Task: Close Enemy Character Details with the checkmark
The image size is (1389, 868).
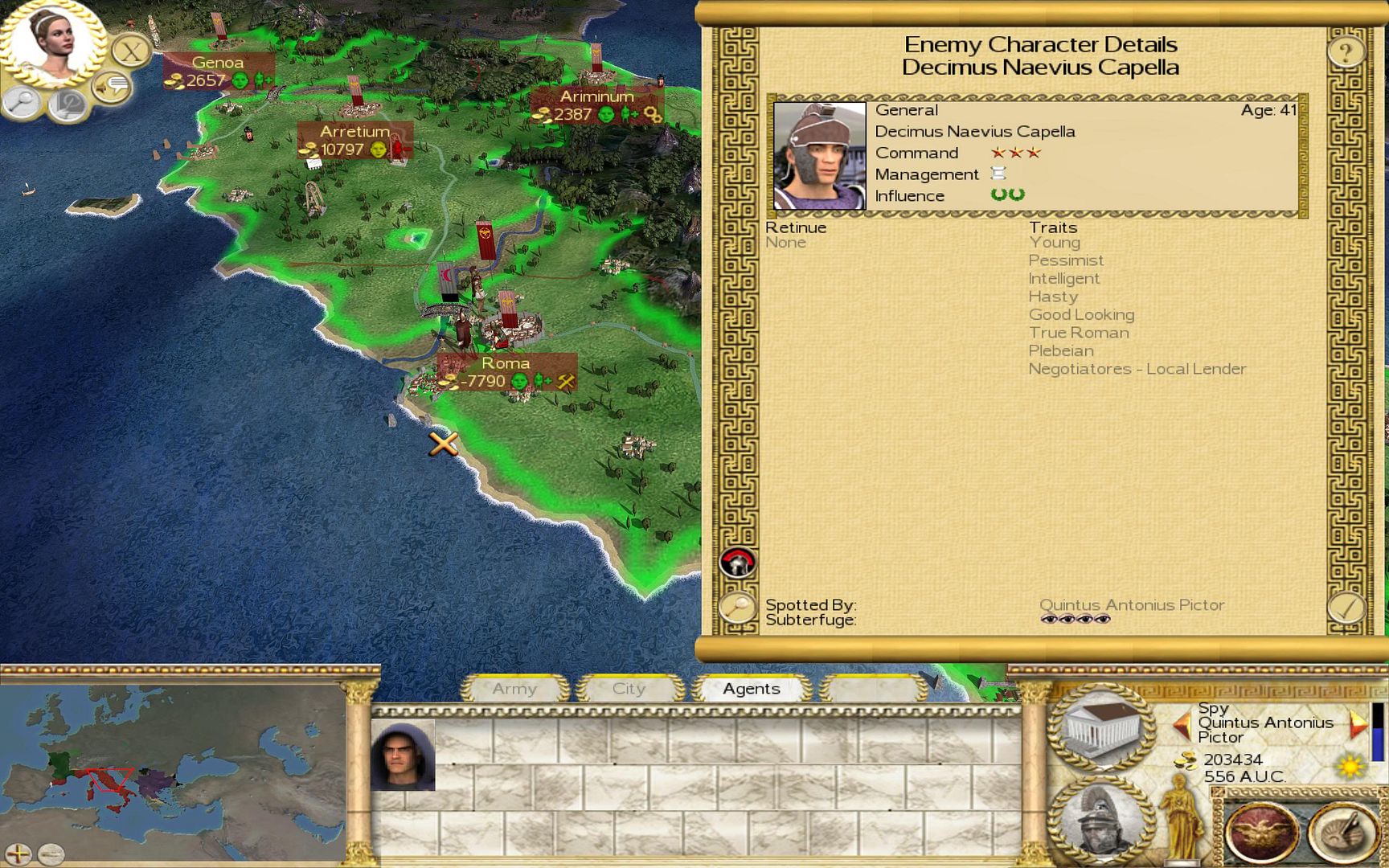Action: (1345, 608)
